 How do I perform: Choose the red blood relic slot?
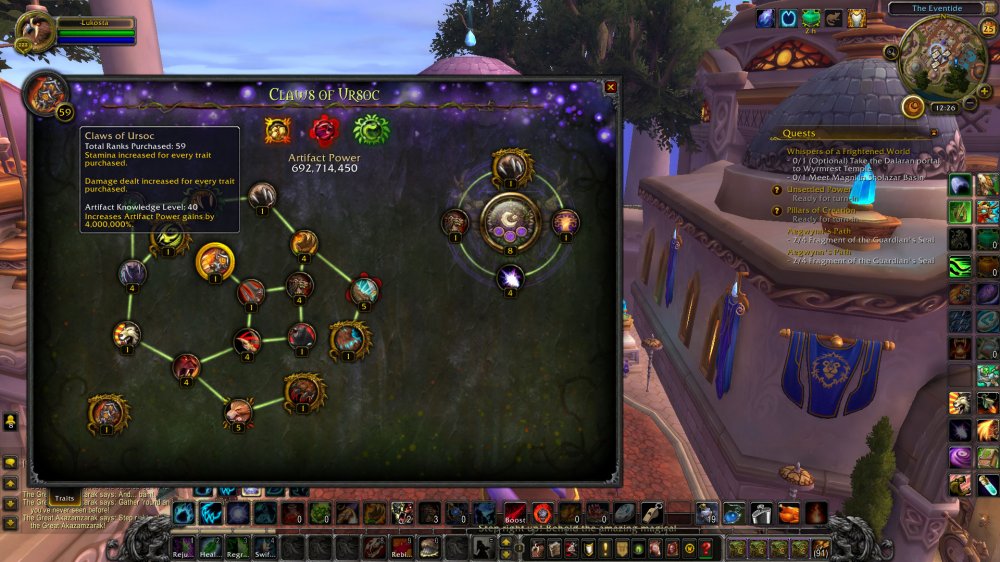[324, 130]
